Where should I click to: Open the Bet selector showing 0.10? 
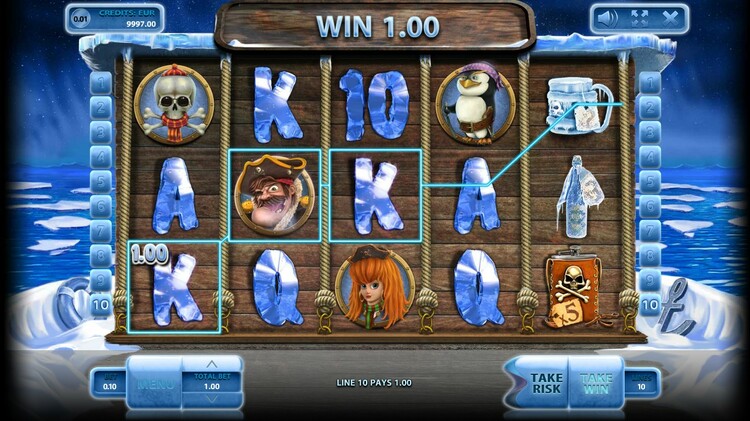[x=108, y=385]
